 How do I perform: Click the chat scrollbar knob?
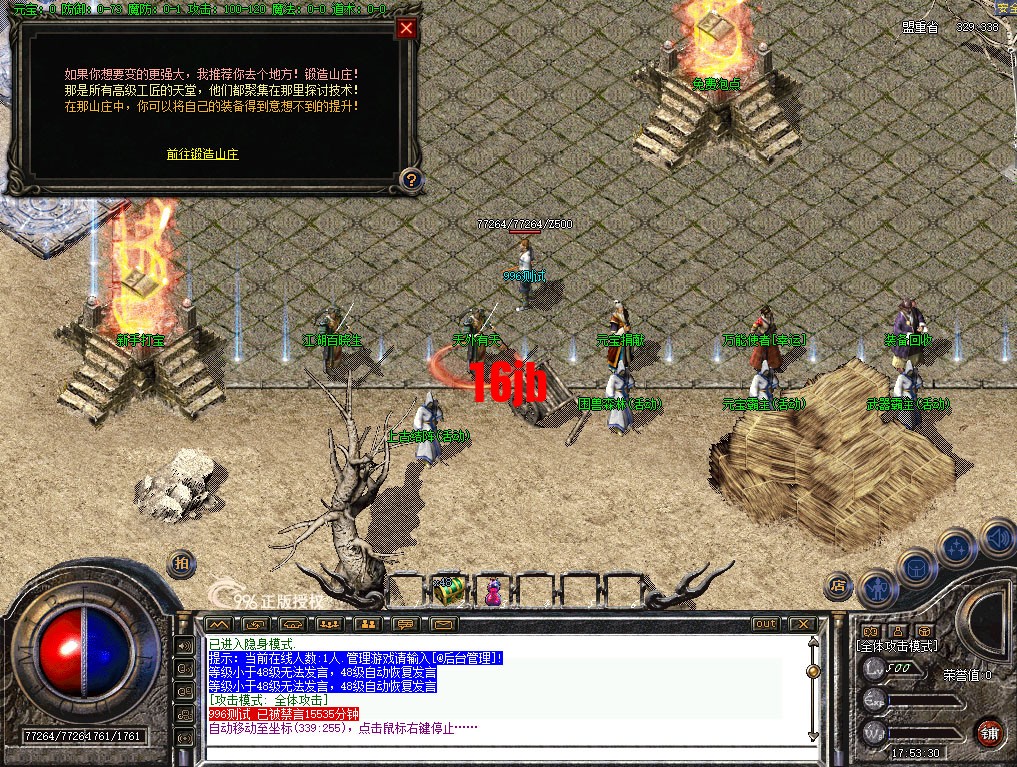pyautogui.click(x=812, y=671)
